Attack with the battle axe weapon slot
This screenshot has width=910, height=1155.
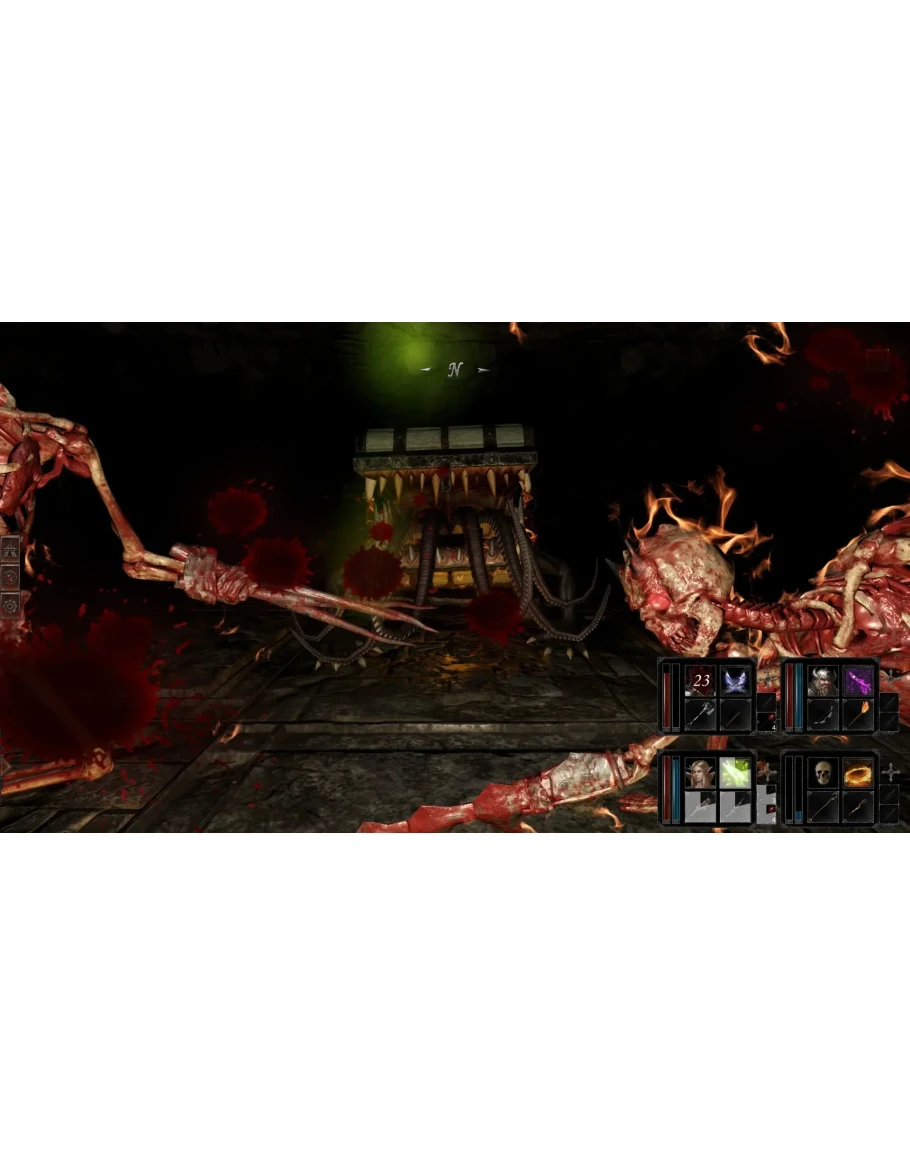[701, 714]
